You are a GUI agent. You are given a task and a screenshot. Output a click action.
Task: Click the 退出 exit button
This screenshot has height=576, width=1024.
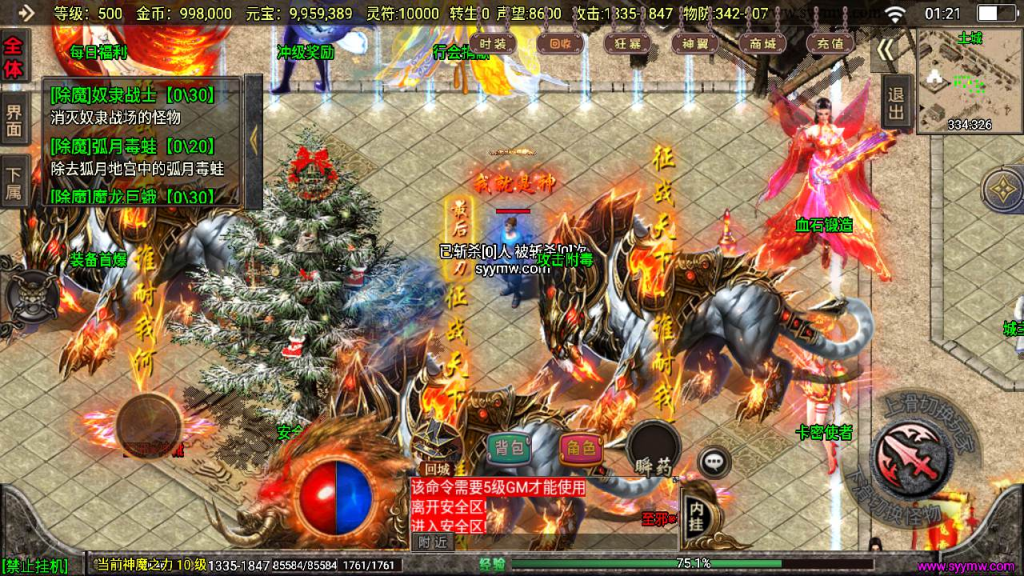(x=895, y=101)
